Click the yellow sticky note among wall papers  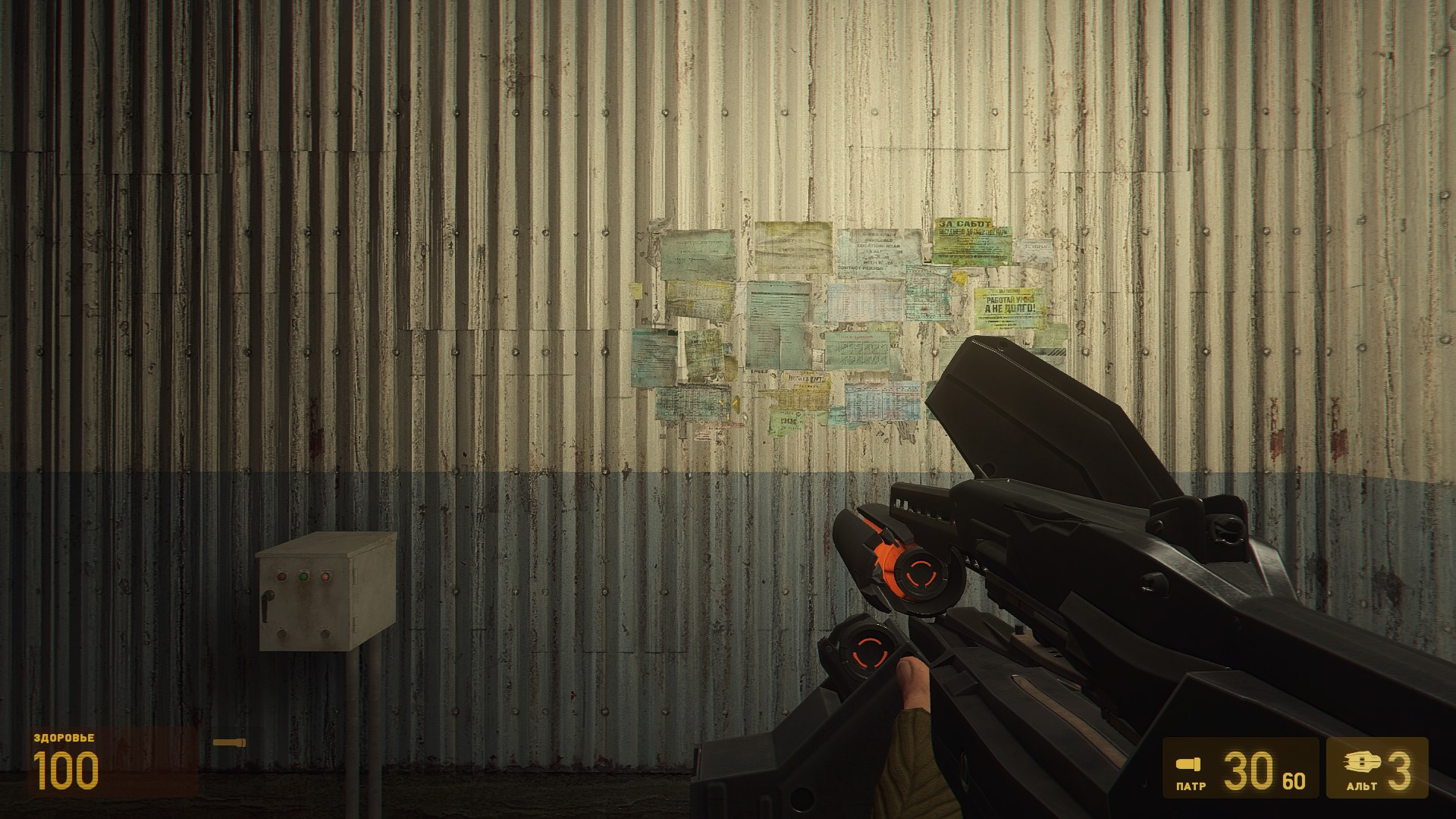tap(635, 290)
